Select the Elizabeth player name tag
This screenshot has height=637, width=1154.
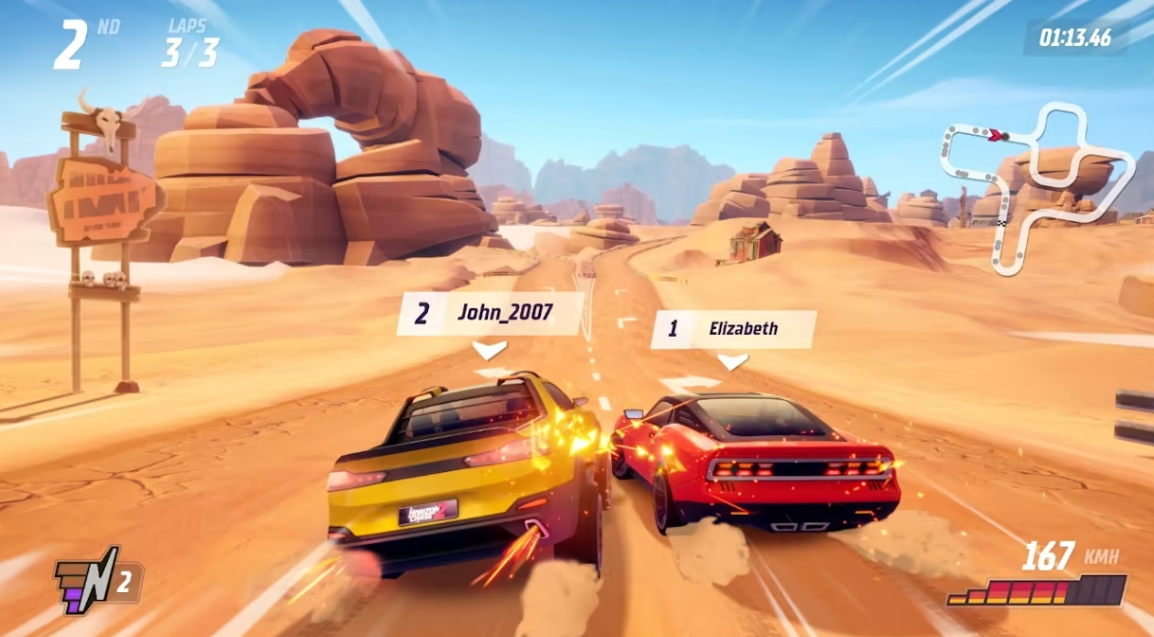(x=733, y=329)
